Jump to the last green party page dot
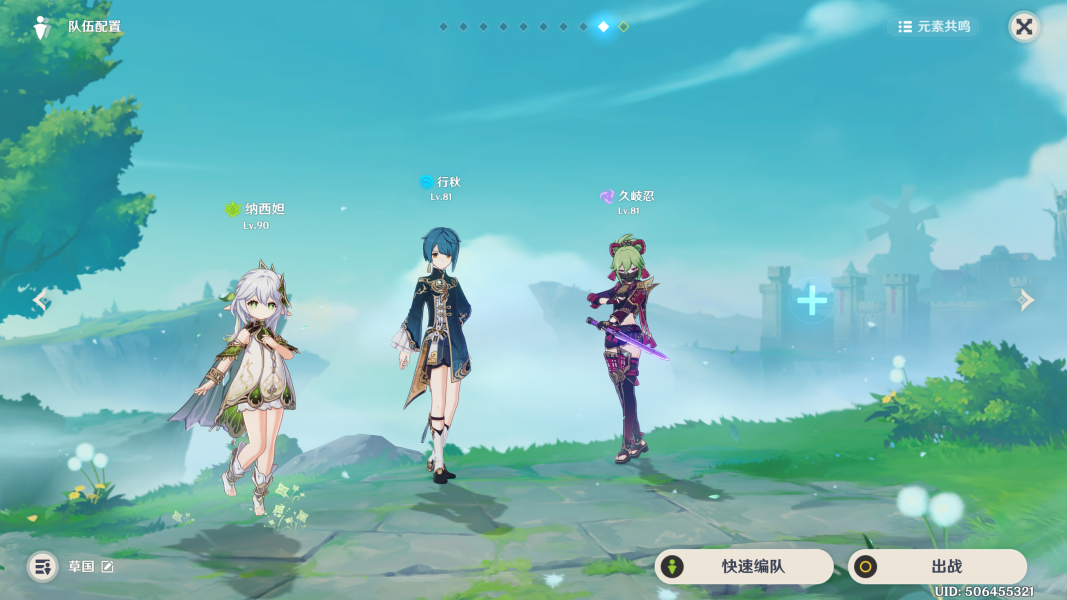The width and height of the screenshot is (1067, 600). click(624, 27)
